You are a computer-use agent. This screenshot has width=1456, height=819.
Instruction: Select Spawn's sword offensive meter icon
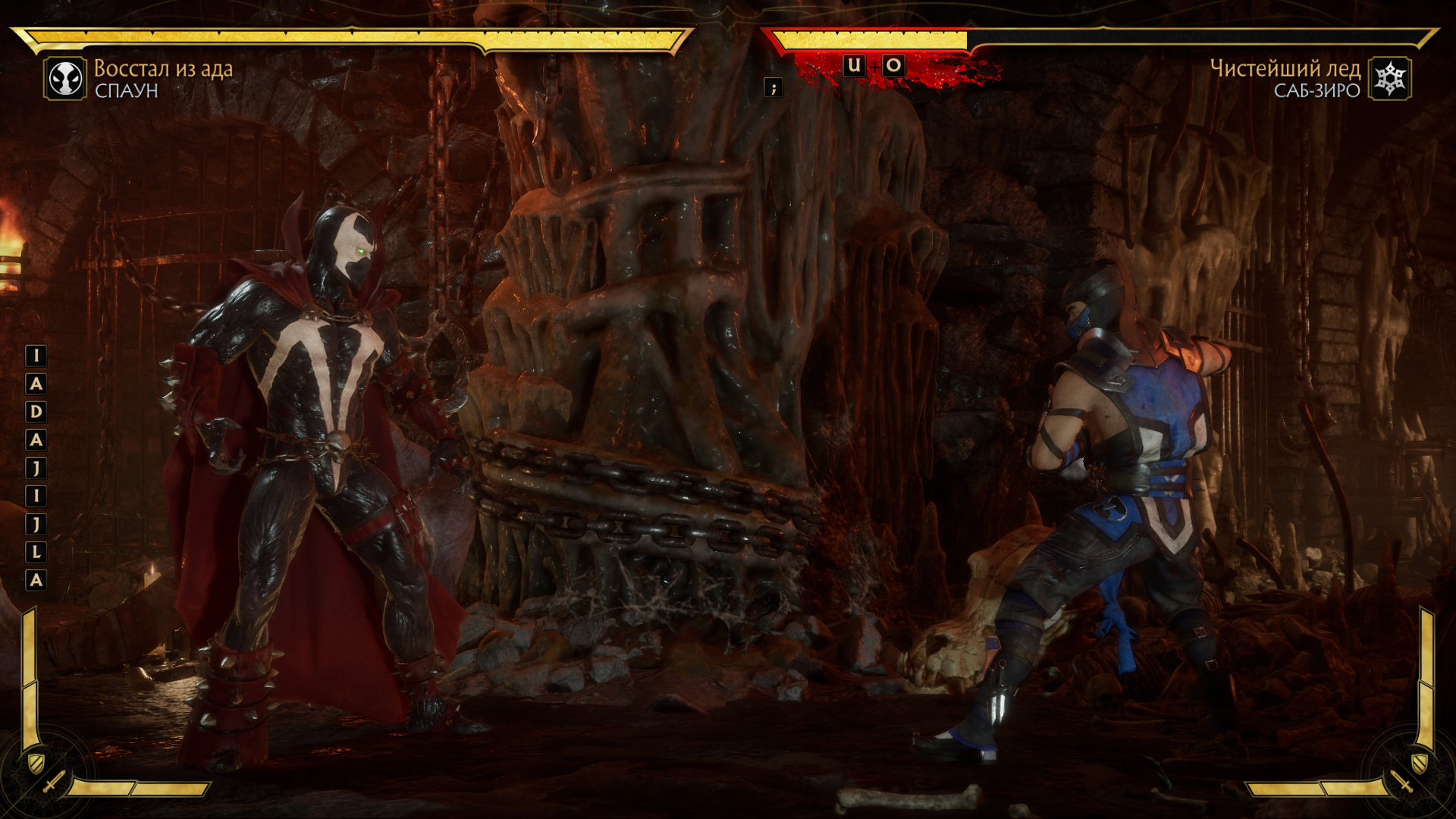point(54,781)
